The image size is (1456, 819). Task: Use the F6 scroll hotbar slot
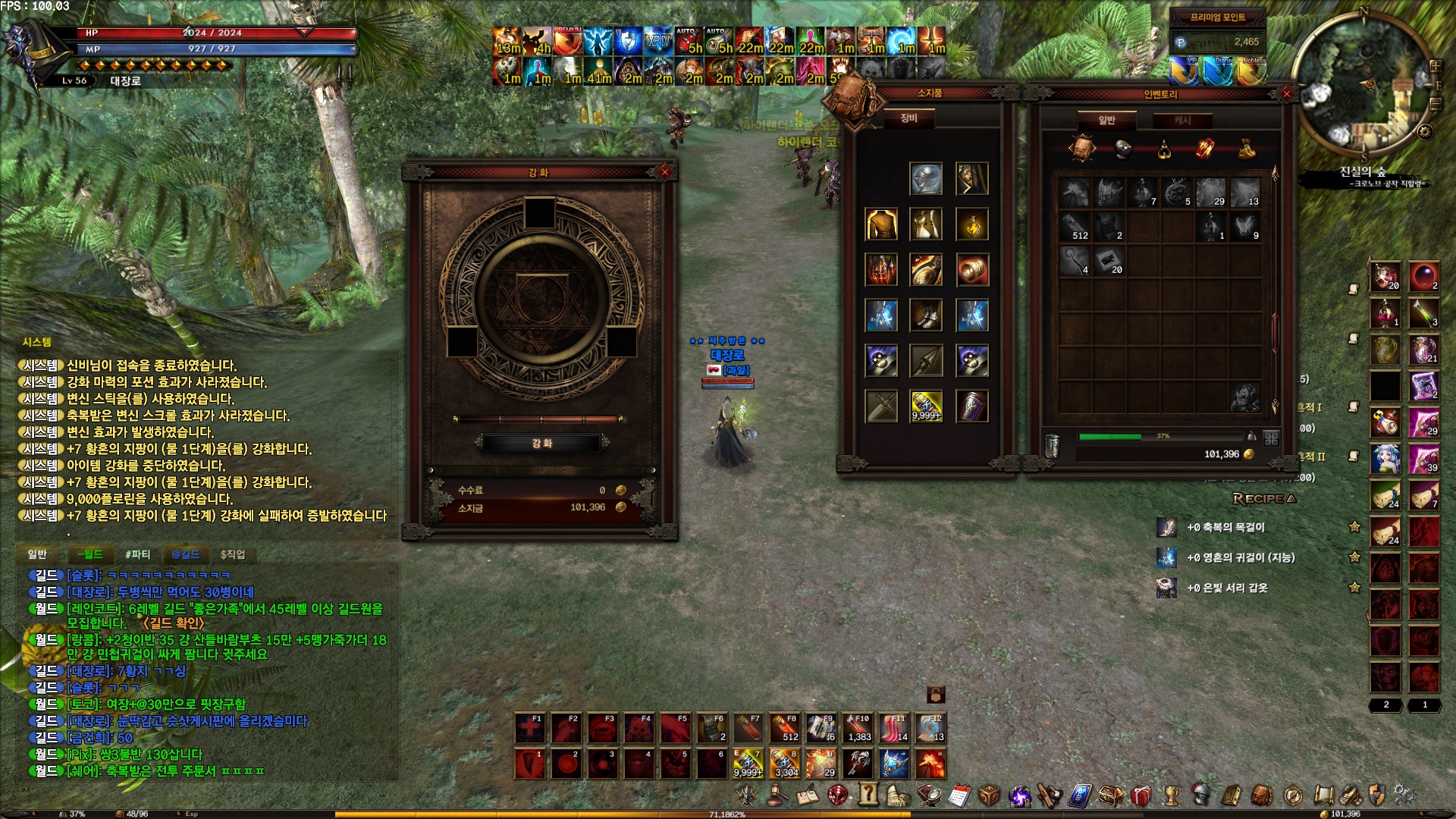(x=712, y=728)
